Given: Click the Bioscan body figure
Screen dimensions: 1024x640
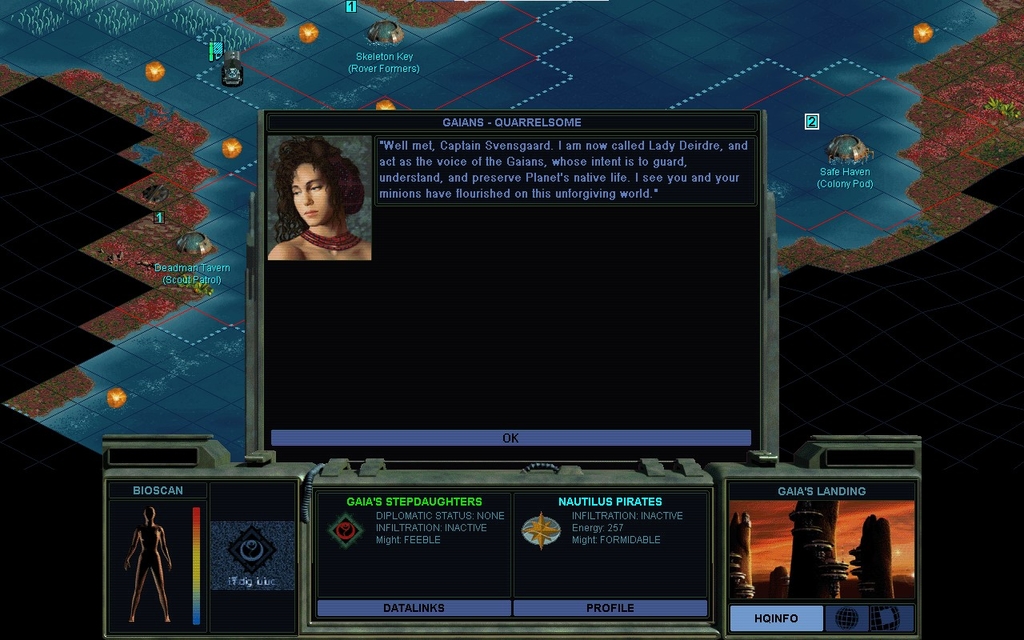Looking at the screenshot, I should tap(149, 564).
